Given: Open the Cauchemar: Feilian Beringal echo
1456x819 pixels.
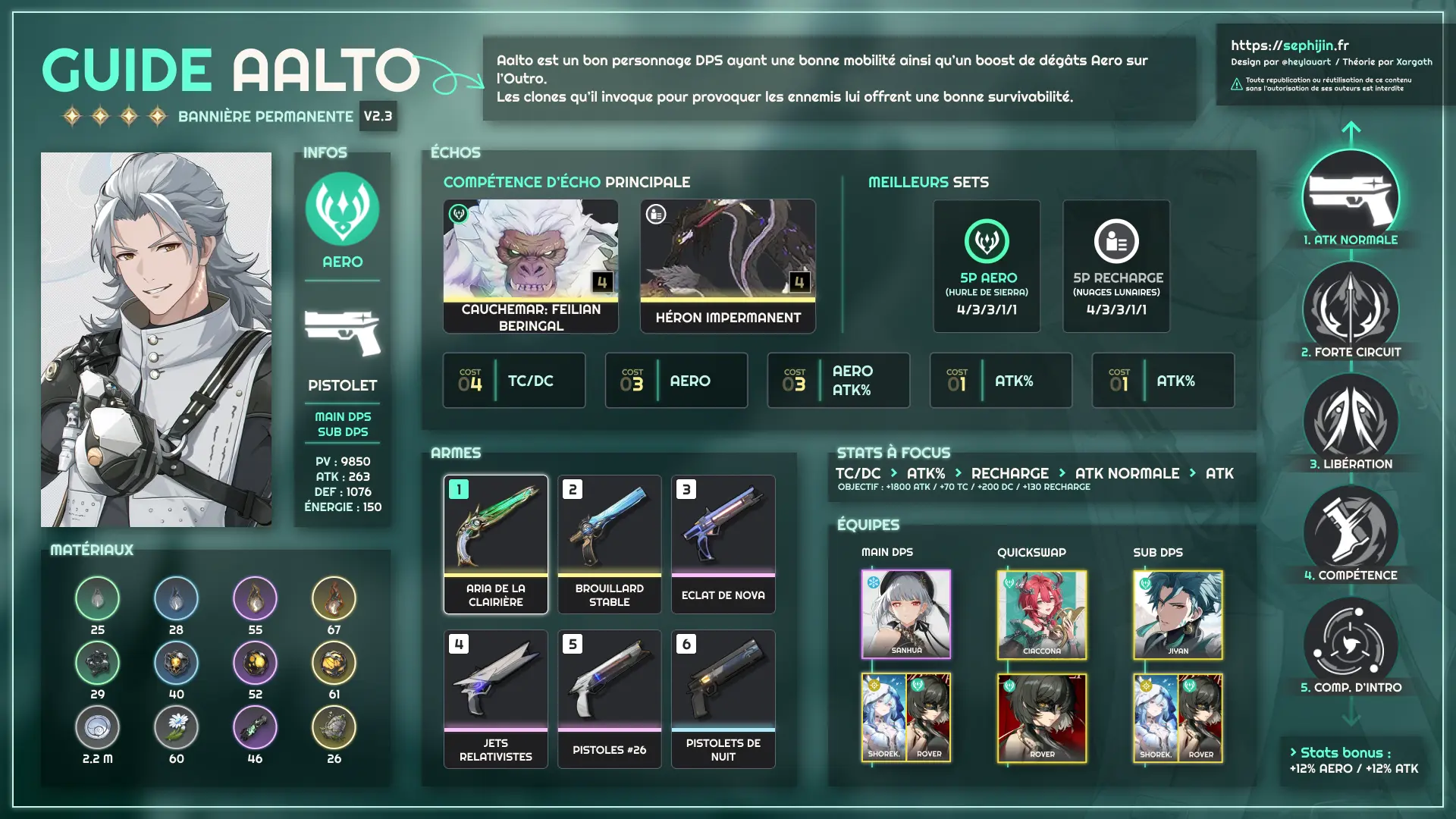Looking at the screenshot, I should pyautogui.click(x=530, y=265).
